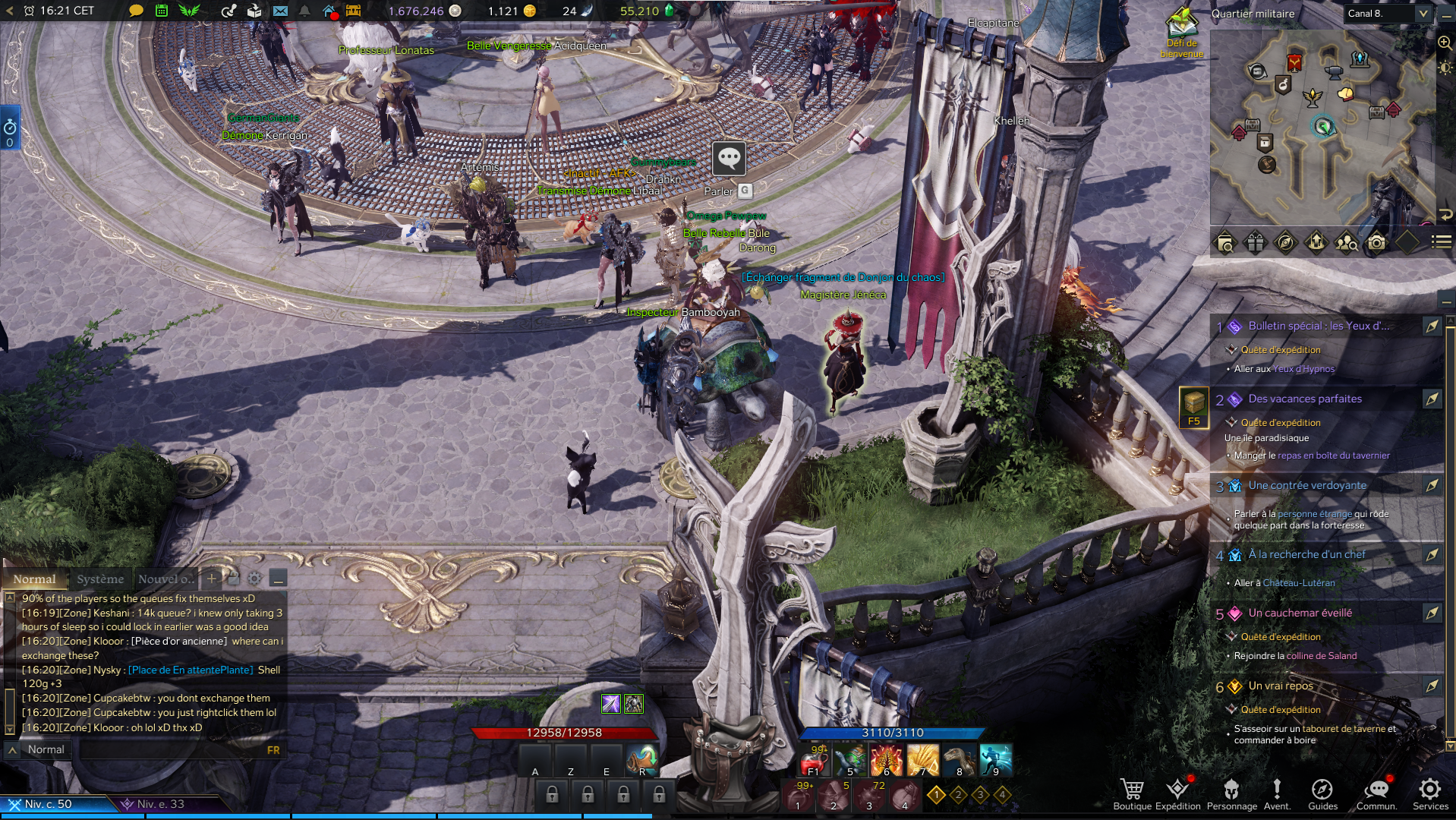Minimize the chat window

tap(279, 579)
